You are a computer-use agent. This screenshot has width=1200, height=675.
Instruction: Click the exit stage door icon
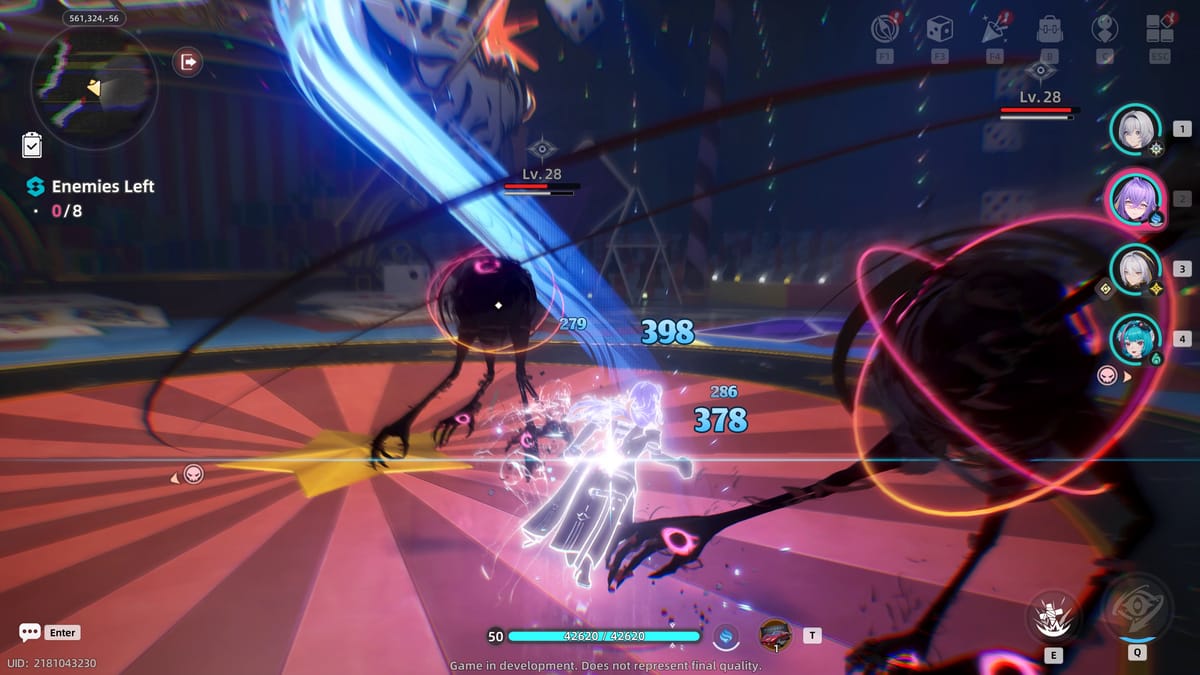(187, 62)
